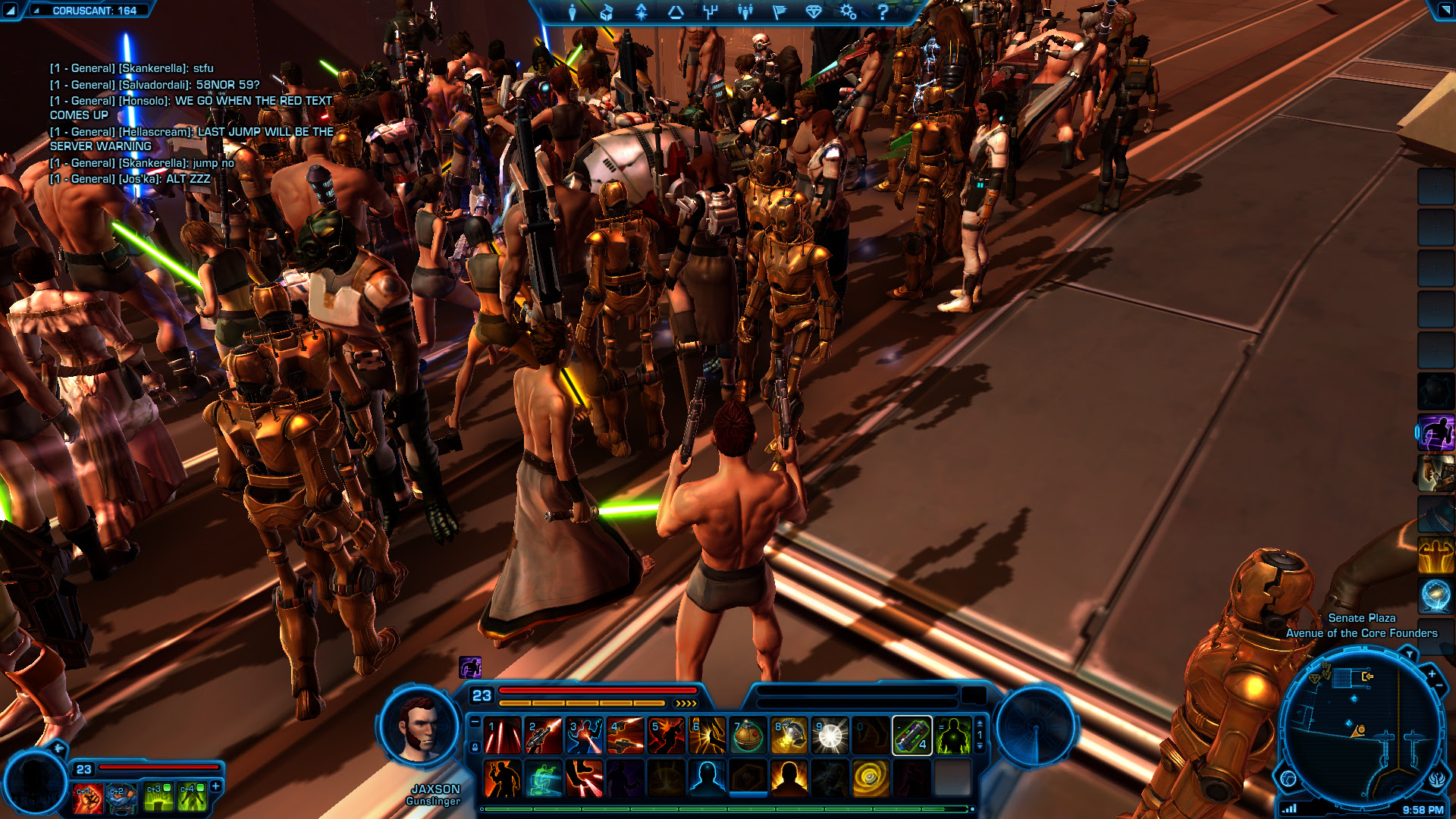Viewport: 1456px width, 819px height.
Task: Open the inventory box icon
Action: click(606, 11)
